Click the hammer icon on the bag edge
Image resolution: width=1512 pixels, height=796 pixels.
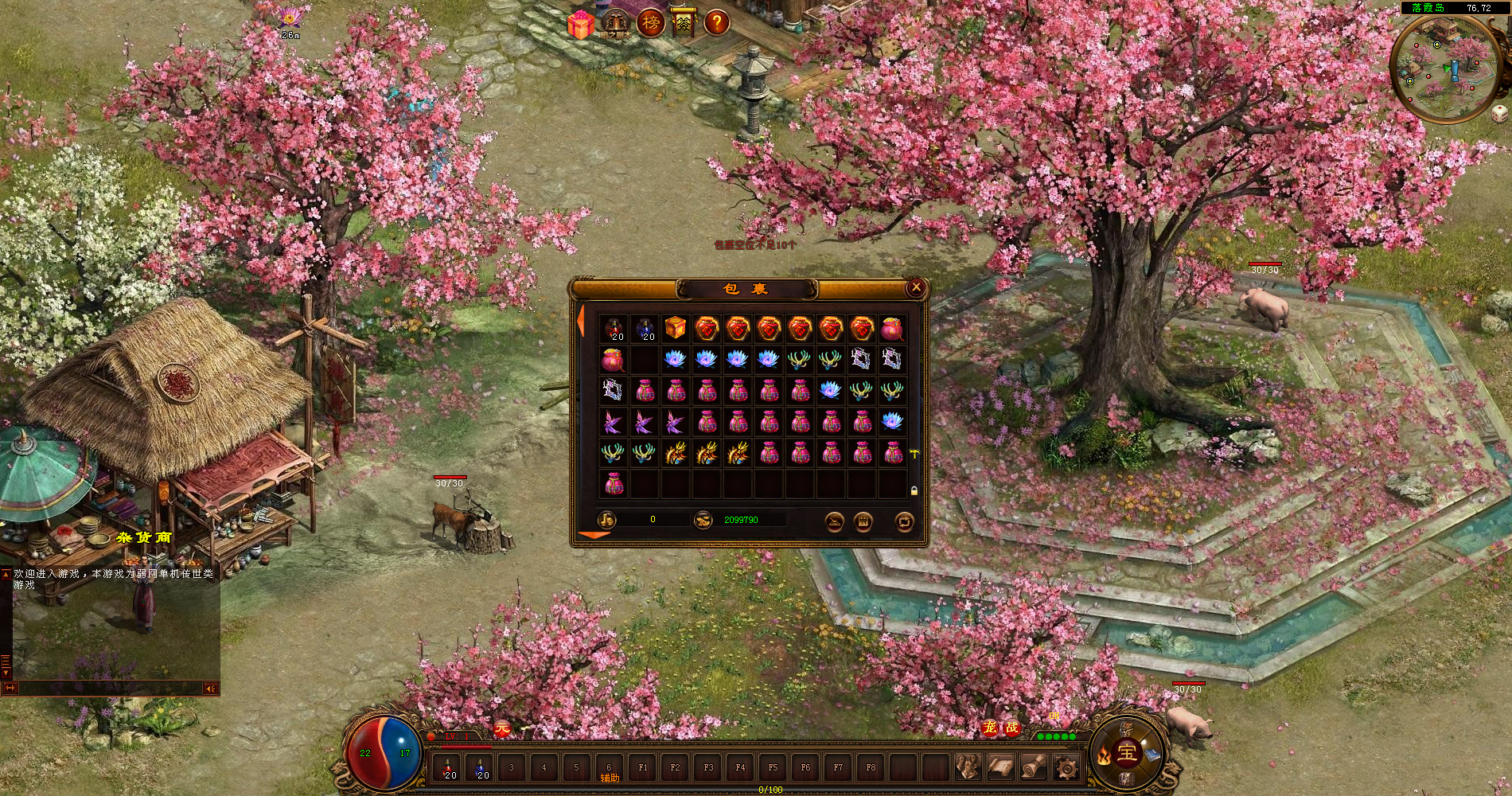pos(914,454)
